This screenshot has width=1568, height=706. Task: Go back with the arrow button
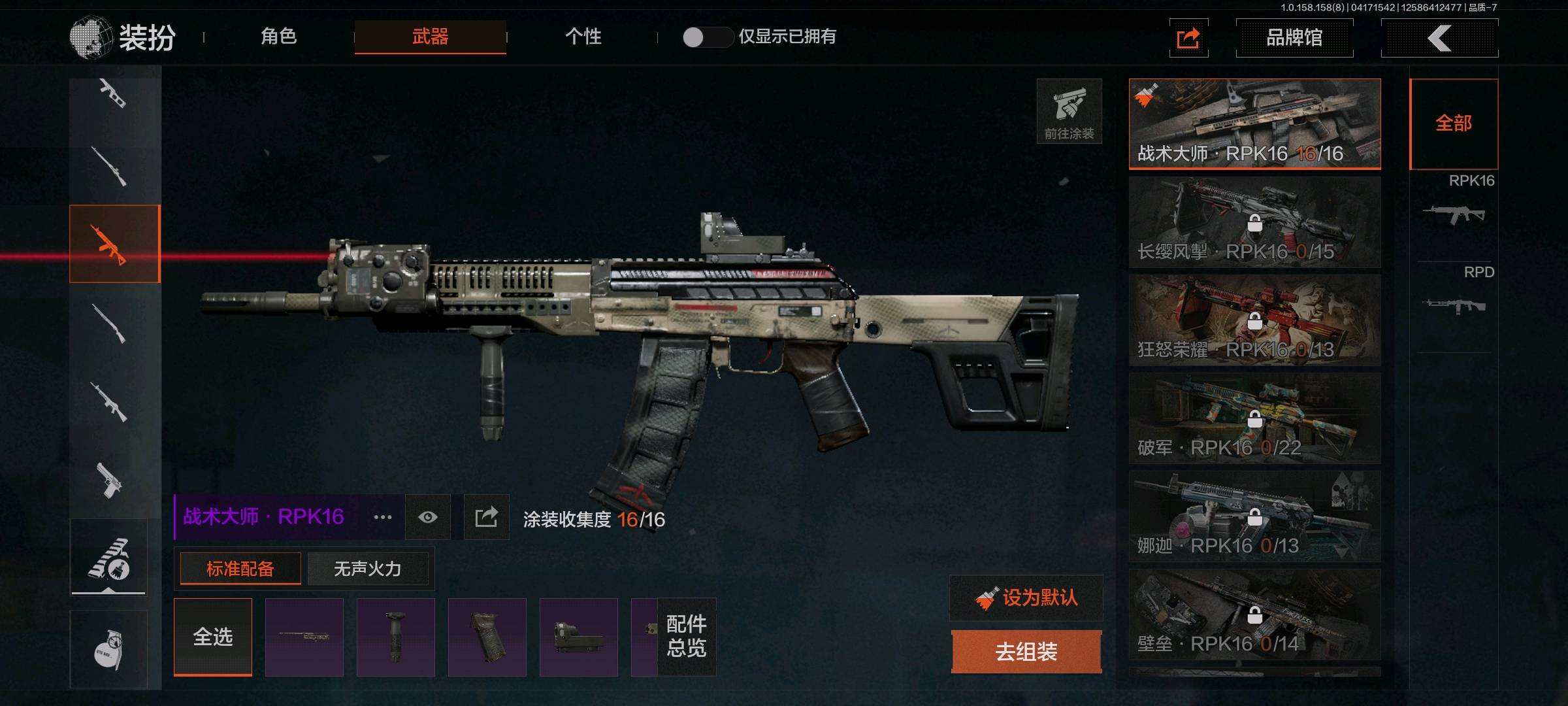1439,38
